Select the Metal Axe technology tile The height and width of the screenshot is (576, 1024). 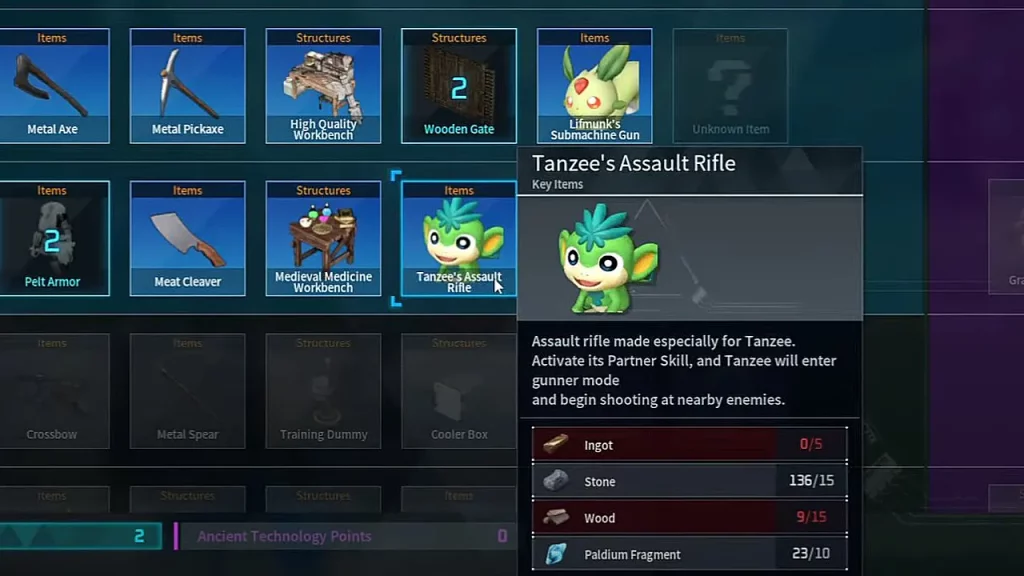tap(52, 86)
